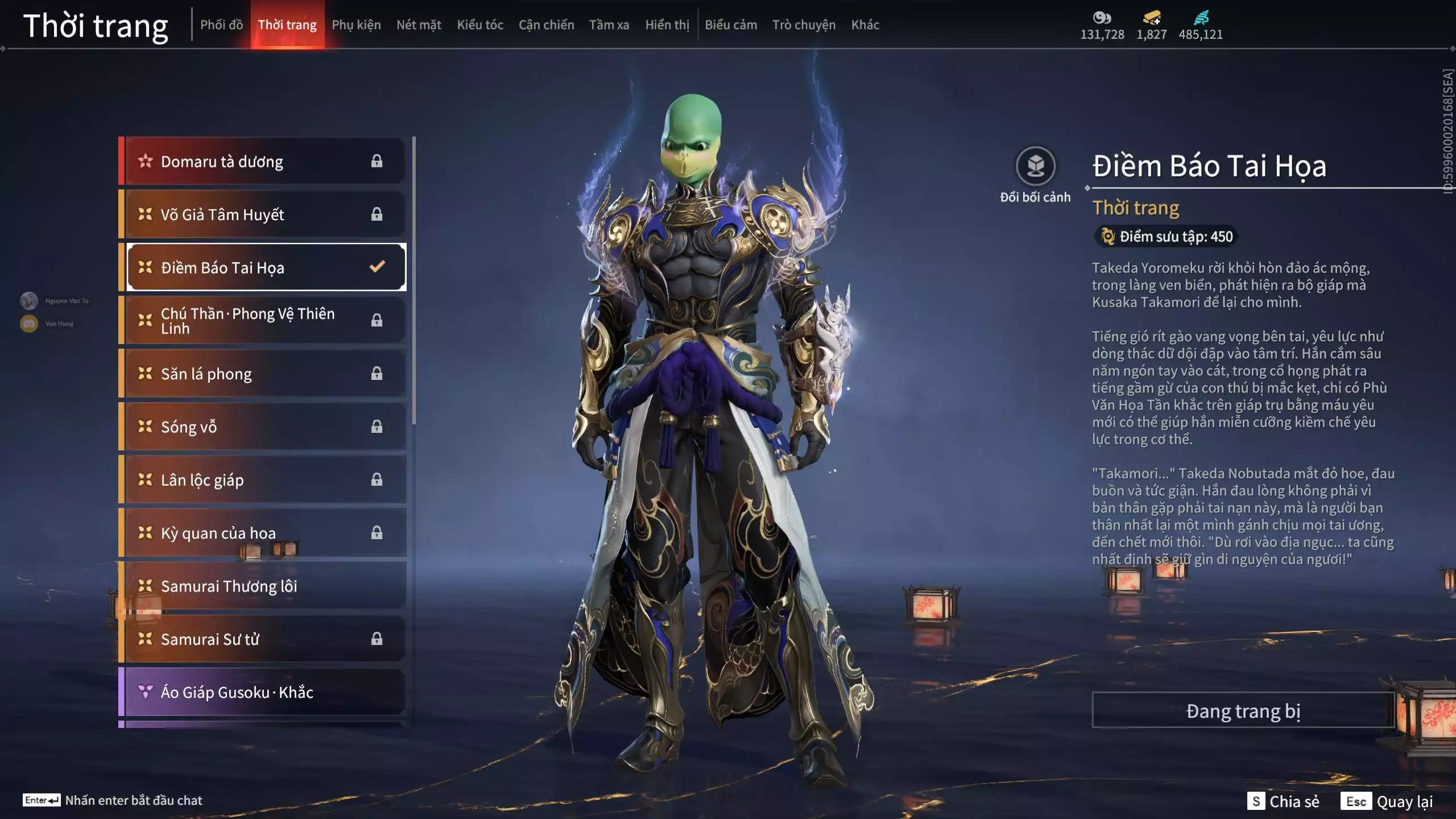Select the Trò chuyện tab
Image resolution: width=1456 pixels, height=819 pixels.
pos(804,24)
